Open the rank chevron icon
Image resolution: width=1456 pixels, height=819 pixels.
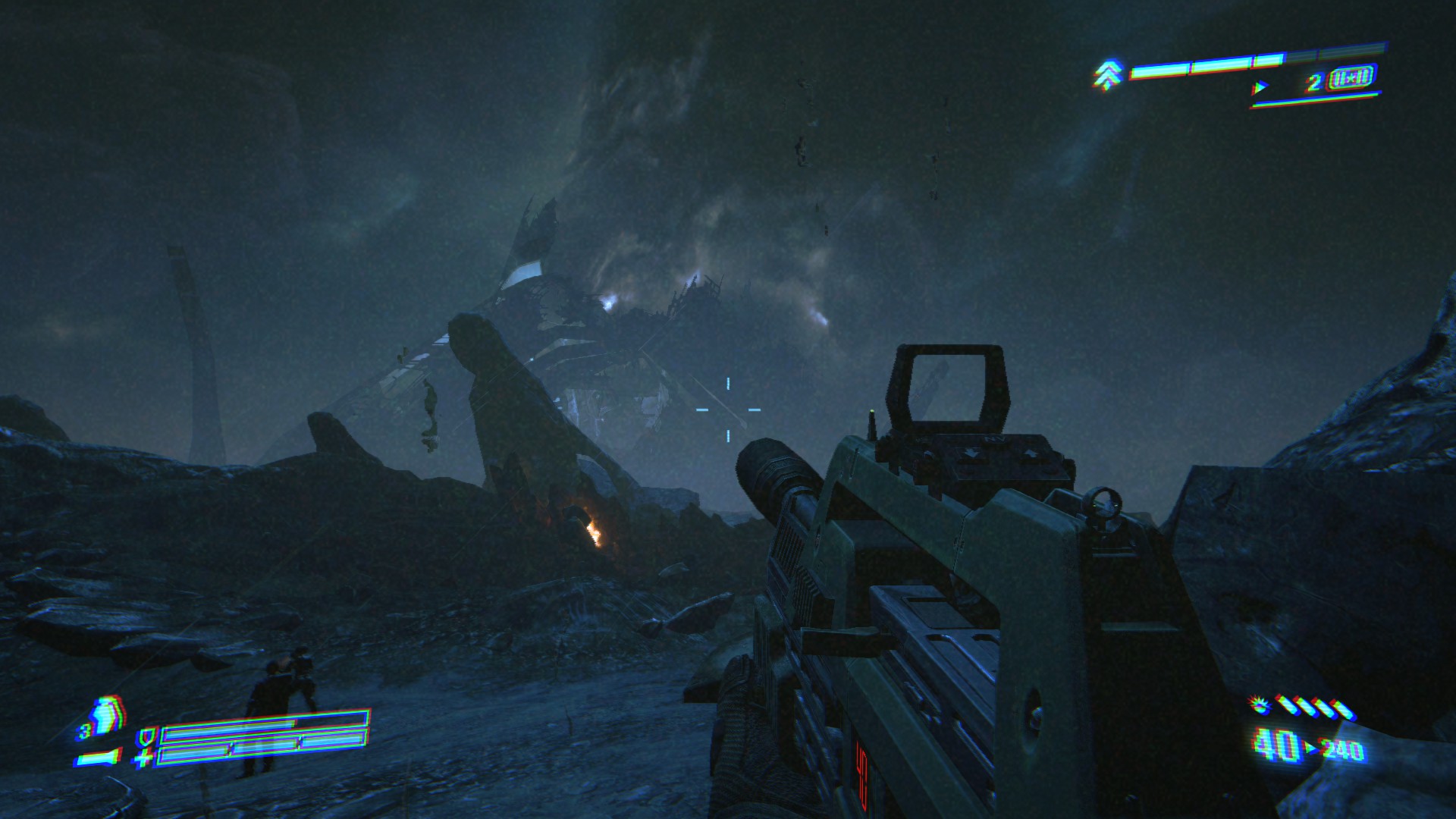(x=1108, y=75)
